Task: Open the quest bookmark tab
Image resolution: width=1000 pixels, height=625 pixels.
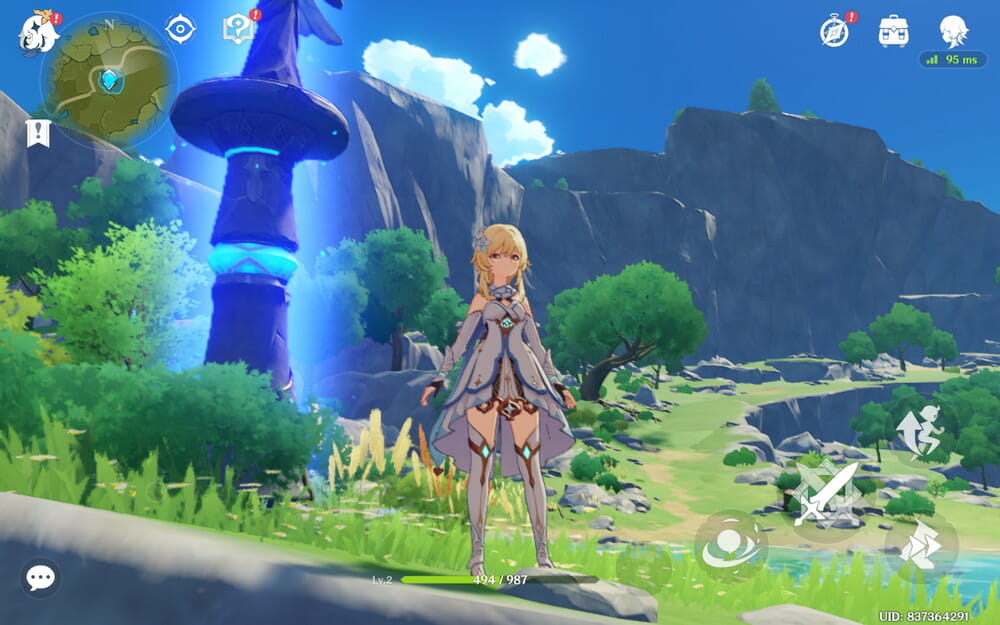Action: pyautogui.click(x=38, y=132)
